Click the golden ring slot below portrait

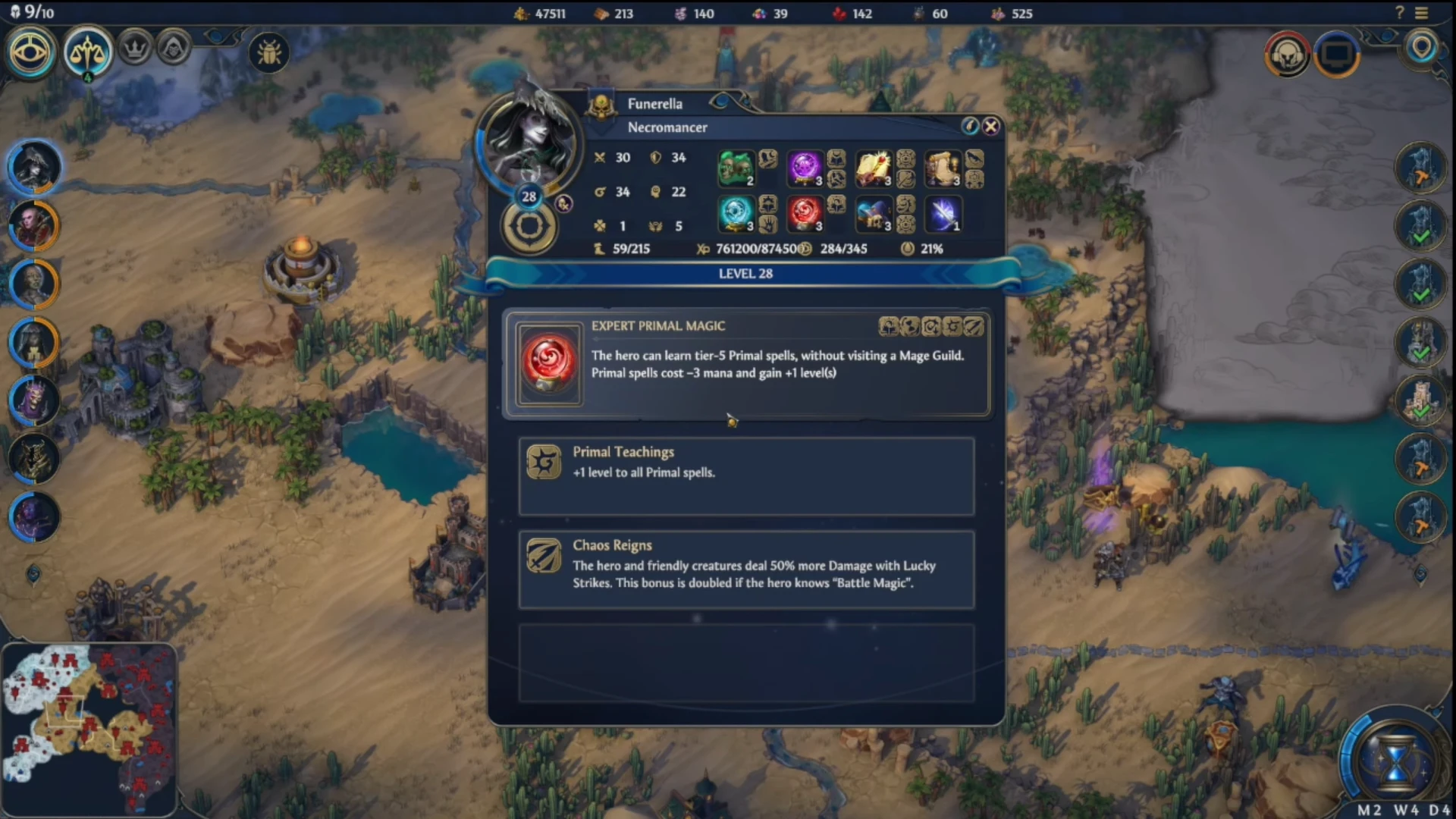(x=529, y=226)
